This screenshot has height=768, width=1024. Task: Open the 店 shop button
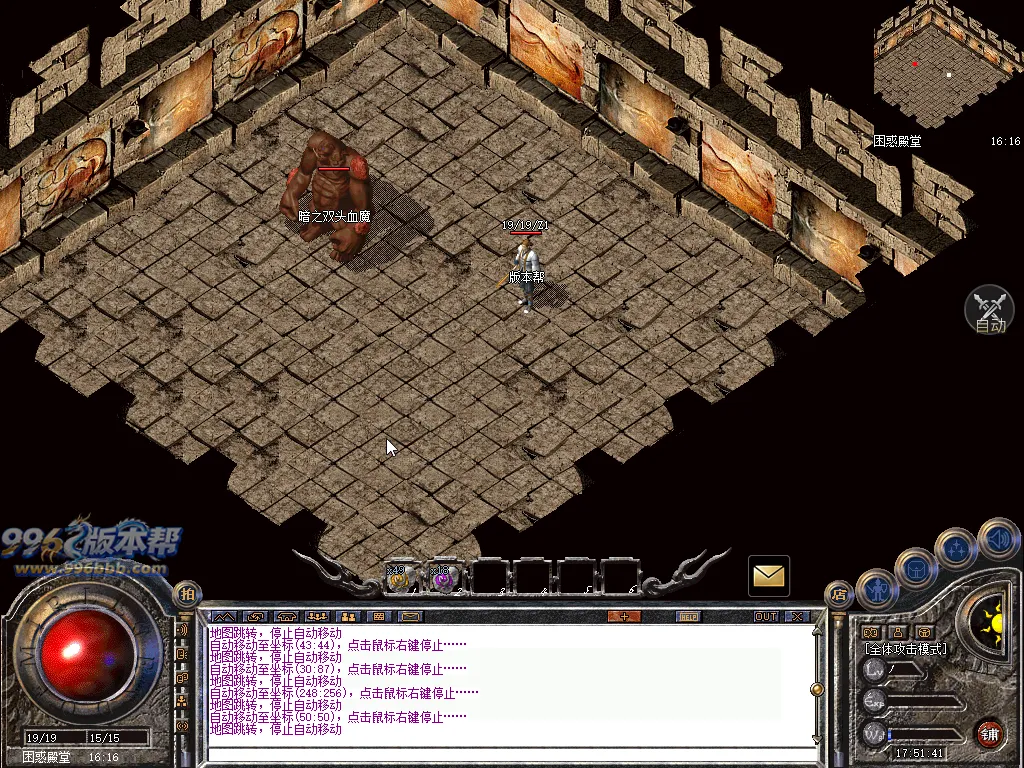(838, 595)
